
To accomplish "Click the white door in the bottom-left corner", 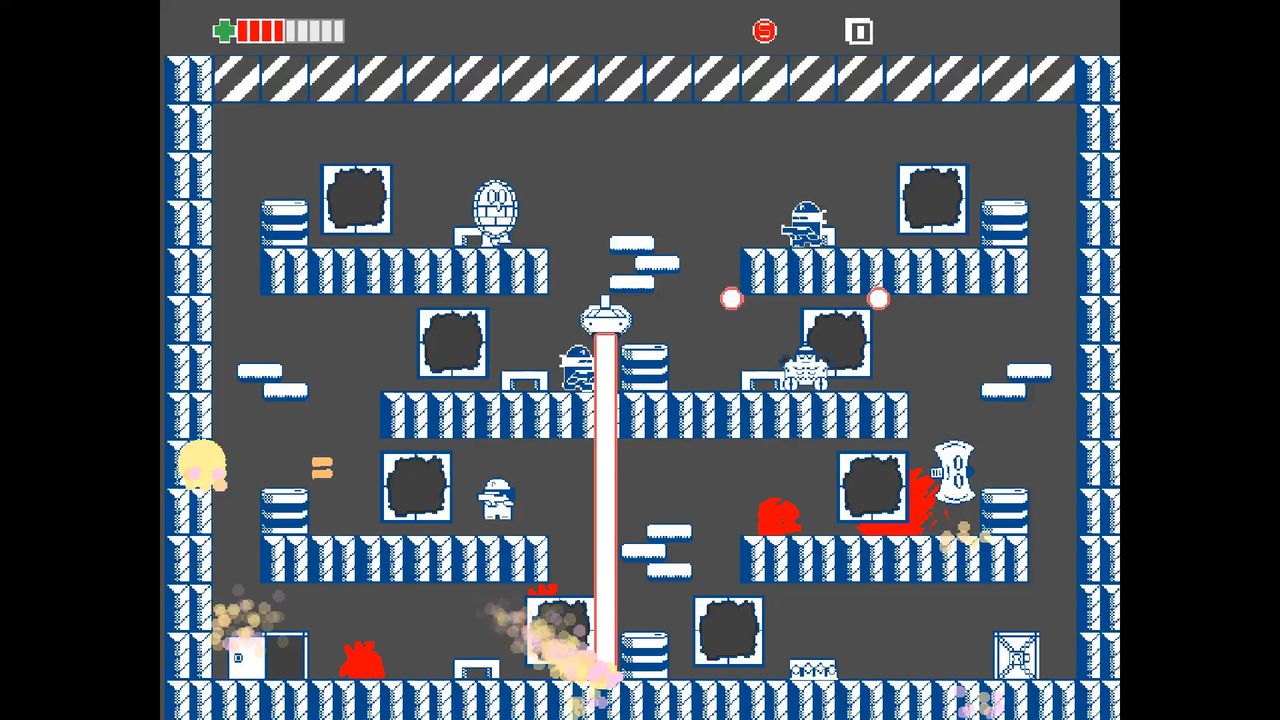I will pos(245,655).
